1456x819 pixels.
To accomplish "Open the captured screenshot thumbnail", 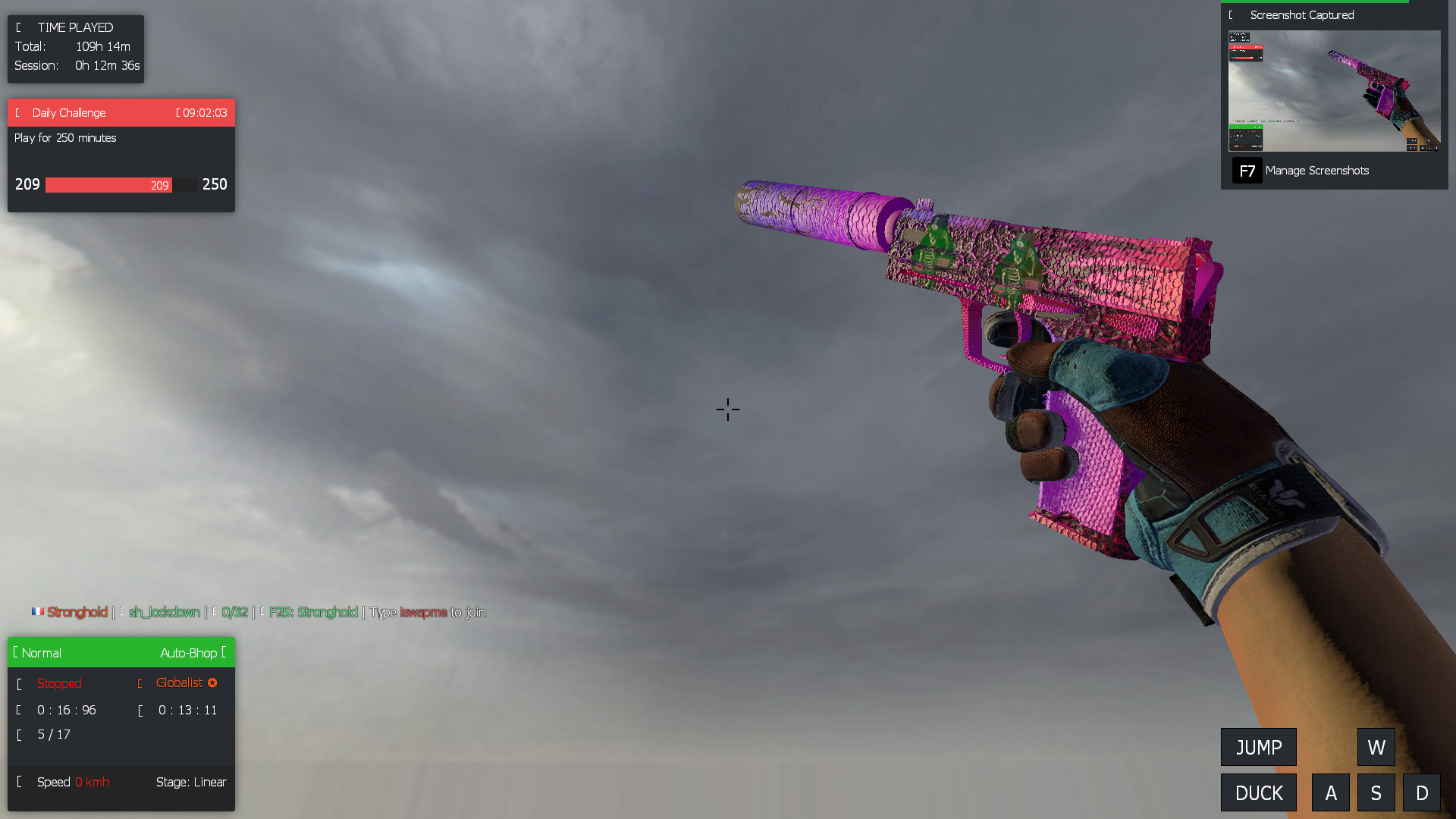I will pos(1335,91).
